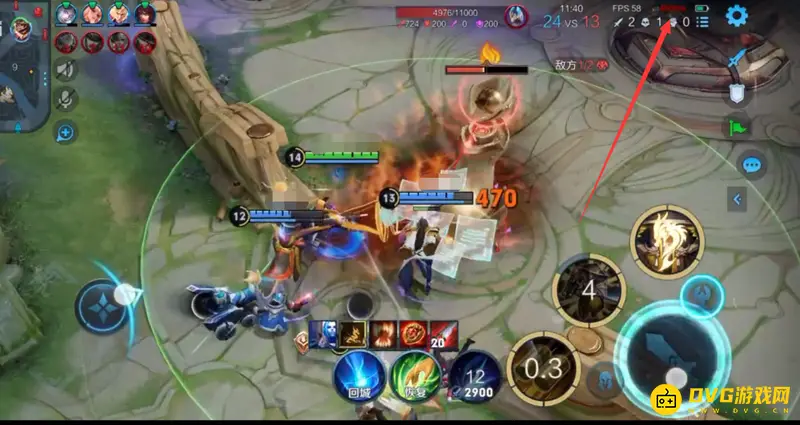
Task: Tap the skill showing cooldown 0.3
Action: click(543, 366)
